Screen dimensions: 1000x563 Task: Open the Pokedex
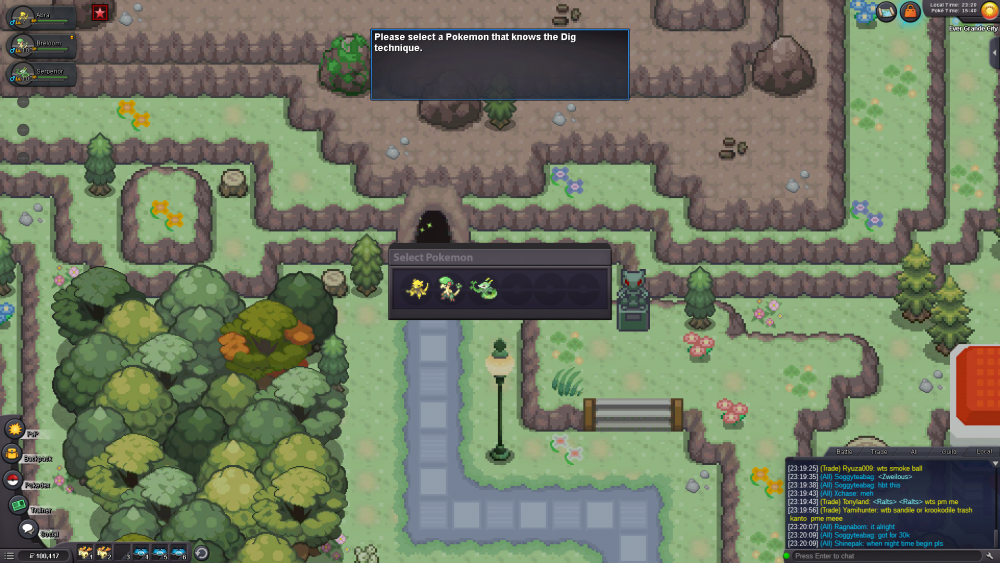pos(14,480)
